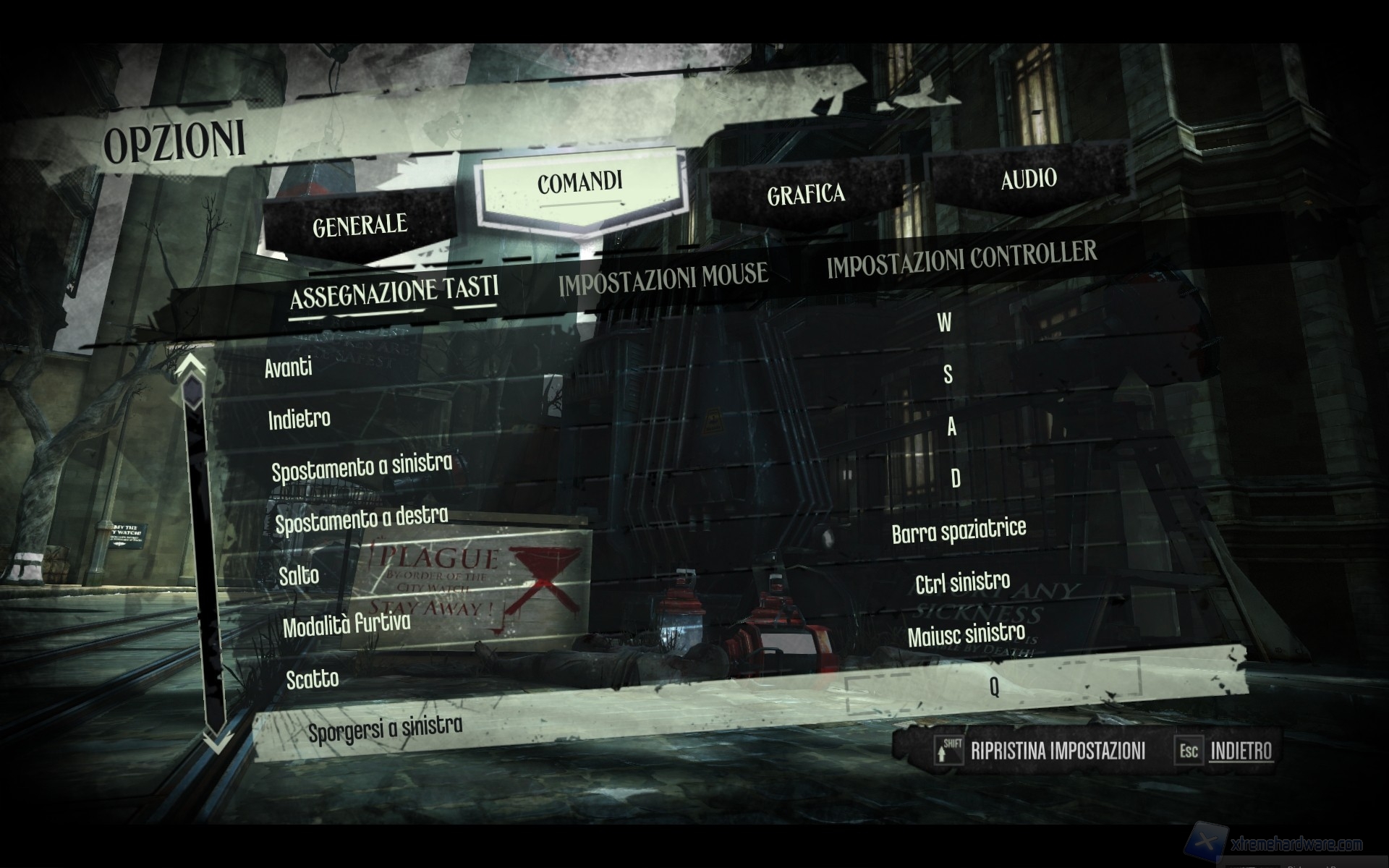The image size is (1389, 868).
Task: Choose the Salto key binding
Action: pos(300,576)
